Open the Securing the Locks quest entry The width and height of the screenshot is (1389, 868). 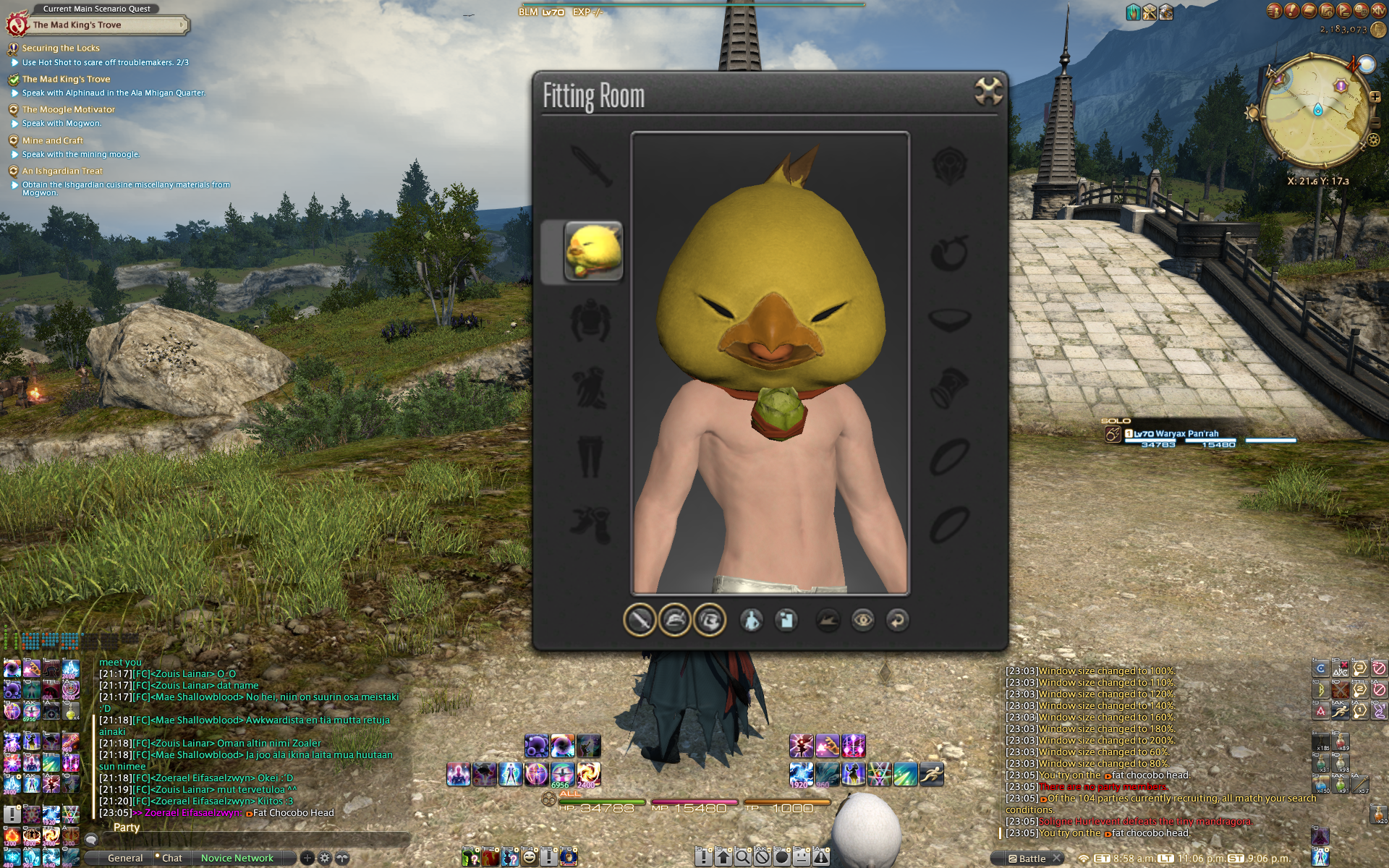[x=61, y=48]
